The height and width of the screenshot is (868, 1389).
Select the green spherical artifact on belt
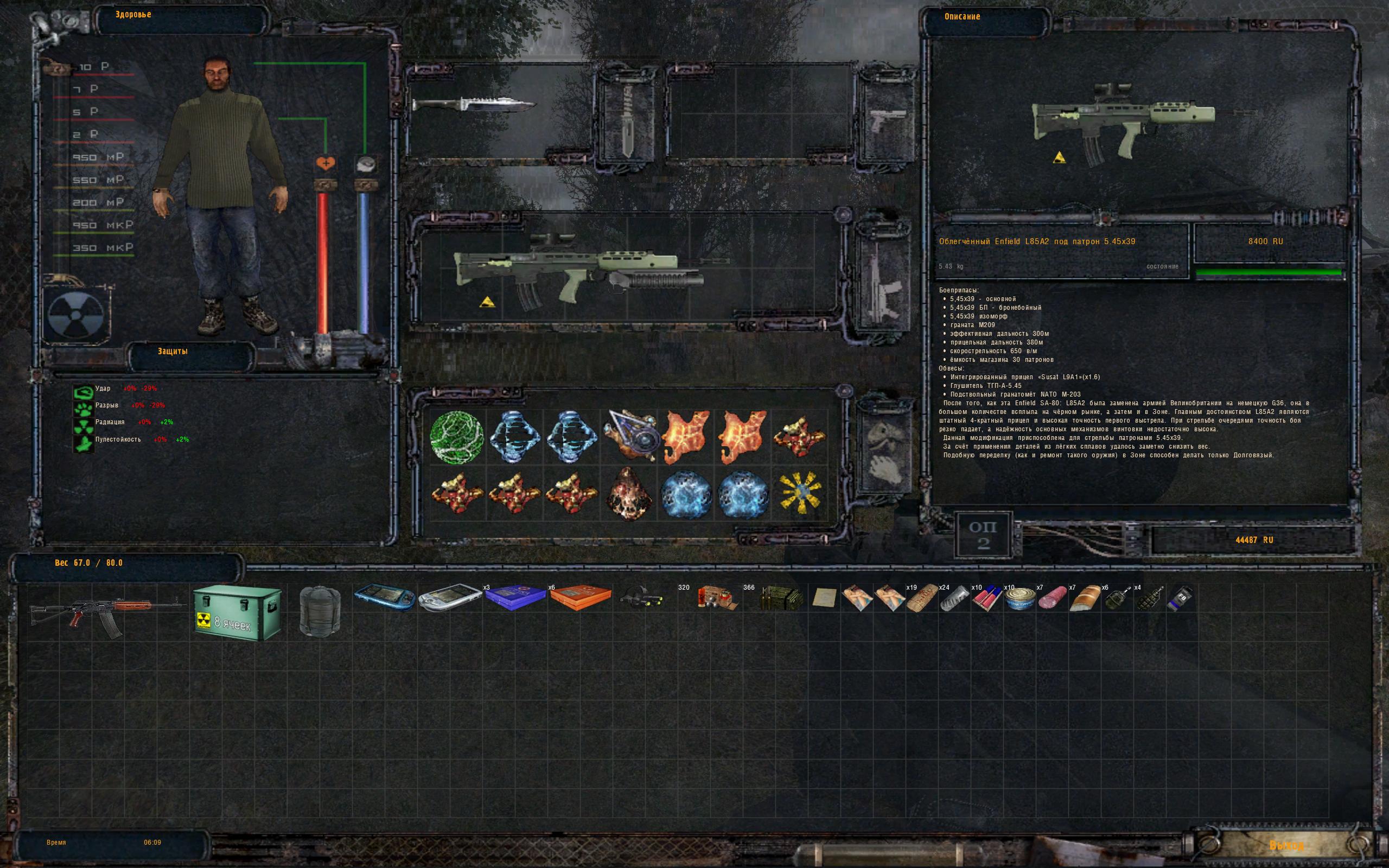pyautogui.click(x=457, y=437)
